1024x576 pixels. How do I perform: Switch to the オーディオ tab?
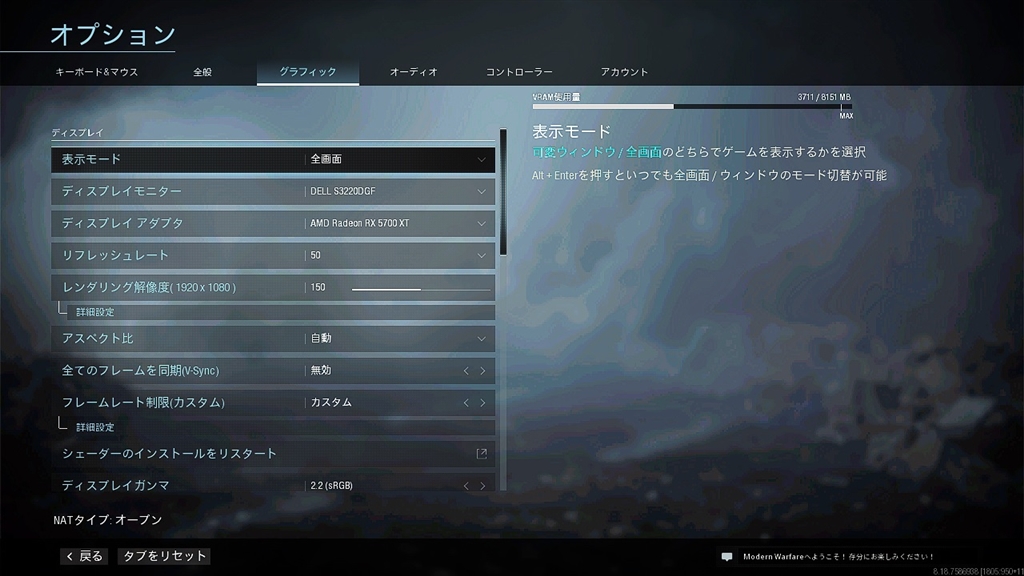[x=413, y=72]
